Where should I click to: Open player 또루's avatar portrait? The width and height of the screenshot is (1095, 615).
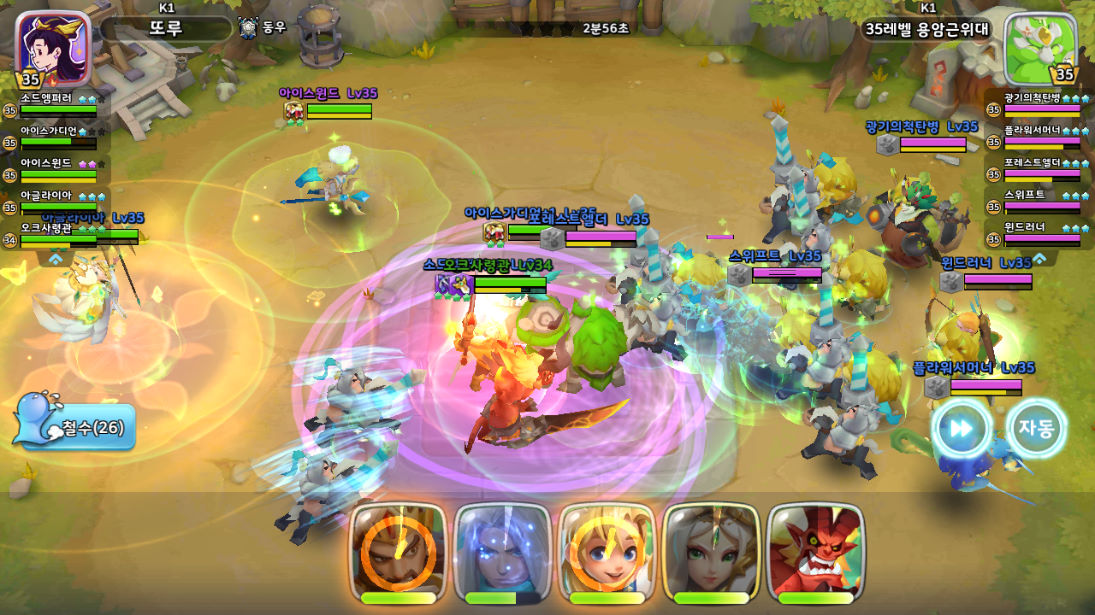point(52,48)
